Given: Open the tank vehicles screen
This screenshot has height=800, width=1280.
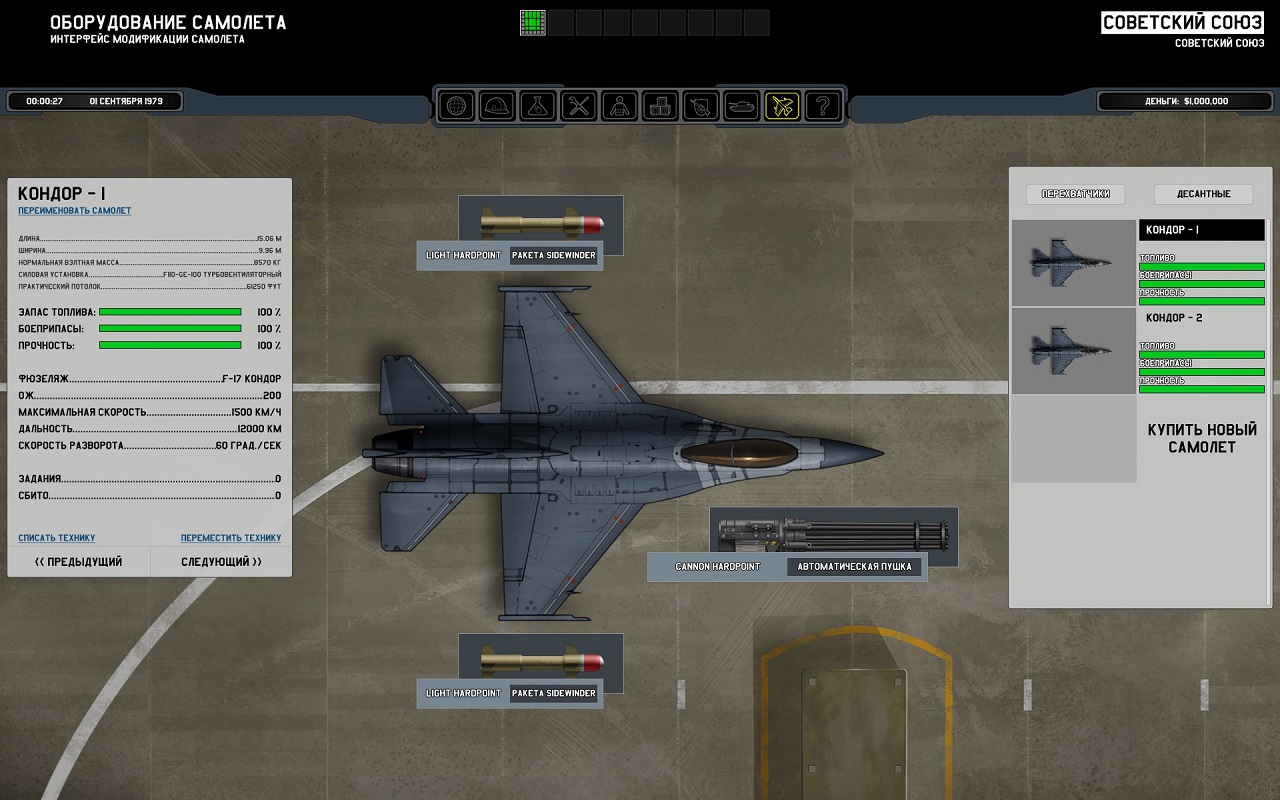Looking at the screenshot, I should pos(742,105).
